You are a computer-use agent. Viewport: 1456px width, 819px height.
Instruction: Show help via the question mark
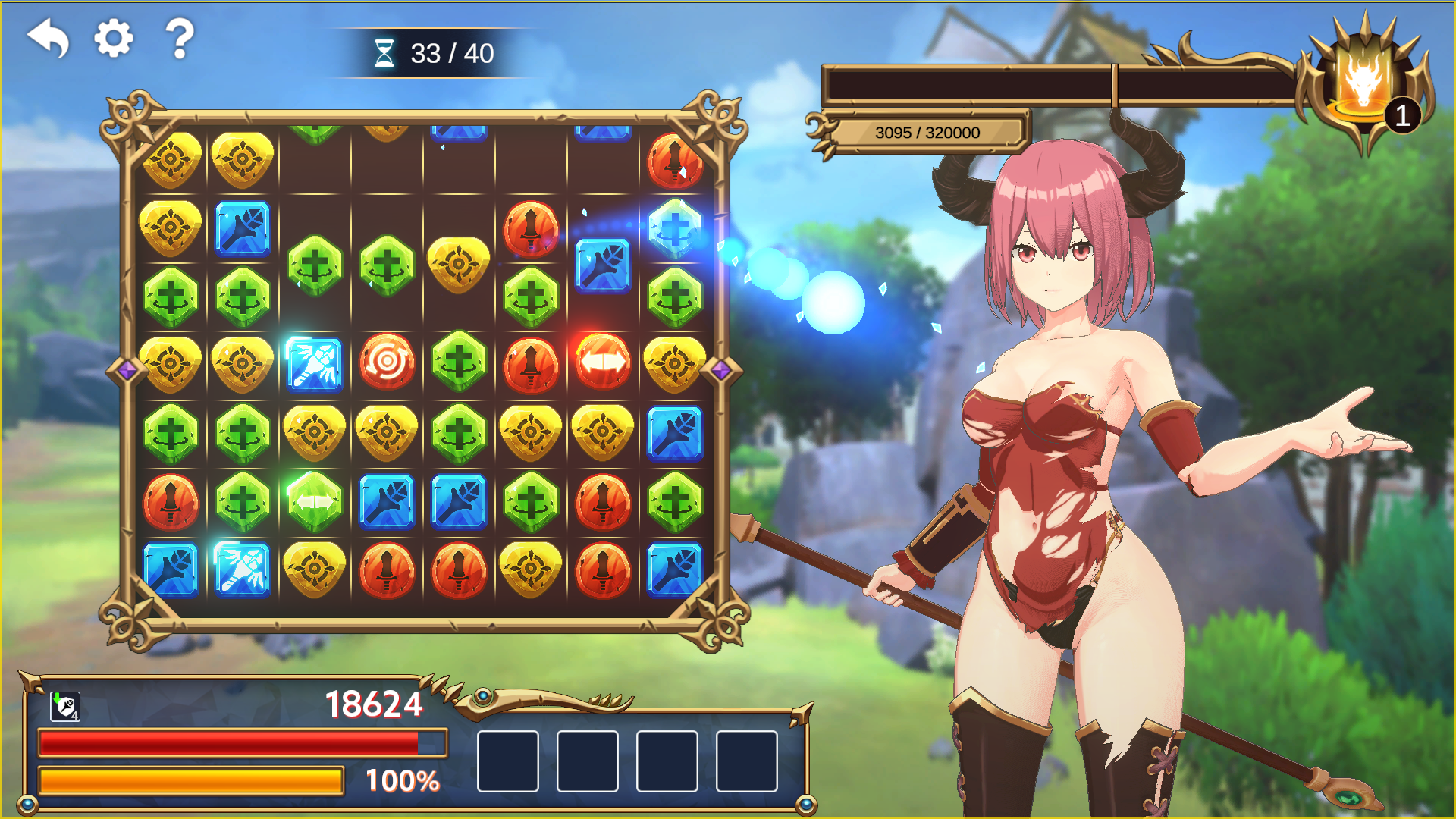tap(180, 38)
